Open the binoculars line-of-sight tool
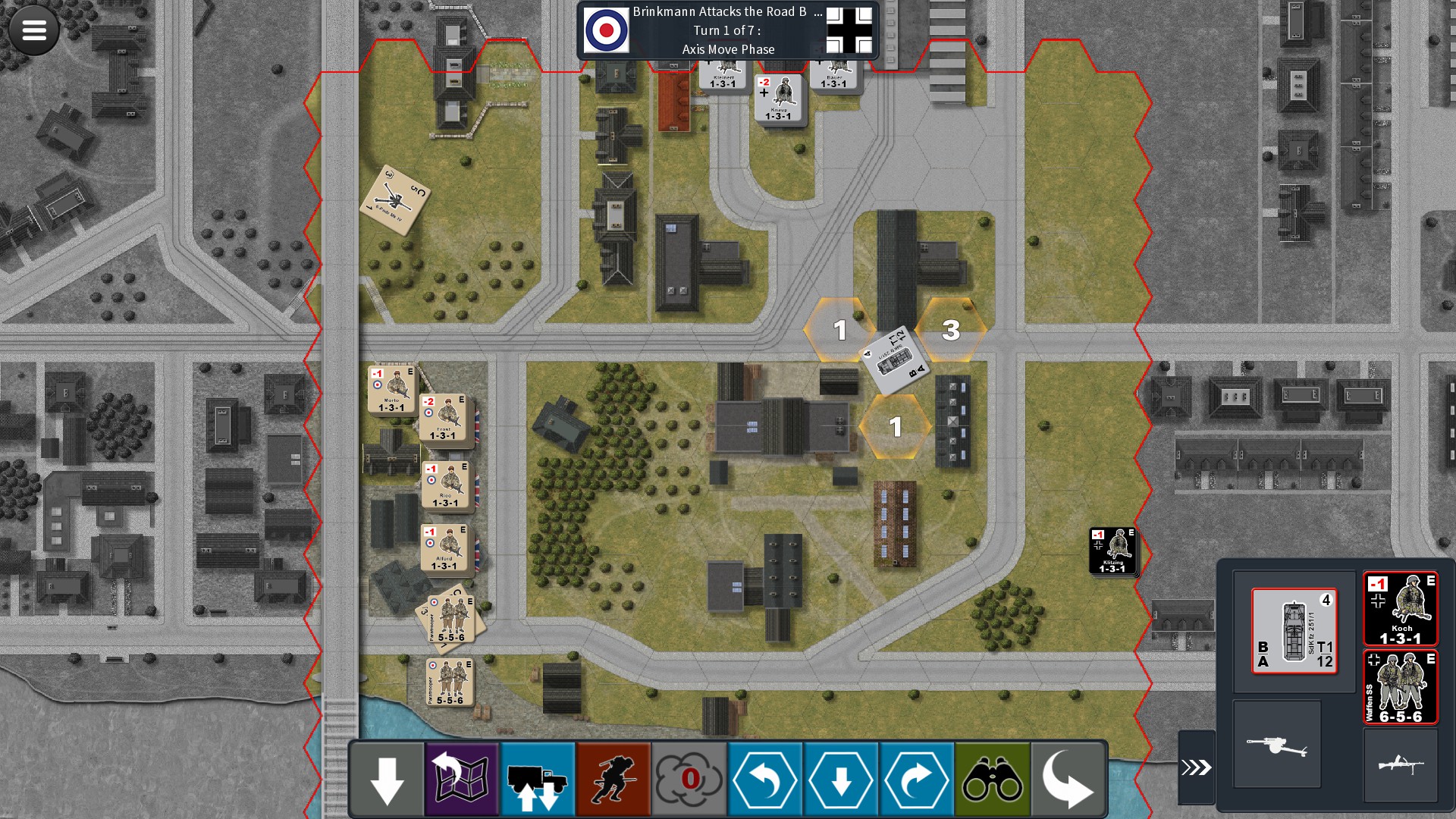Screen dimensions: 1456x819 point(993,780)
